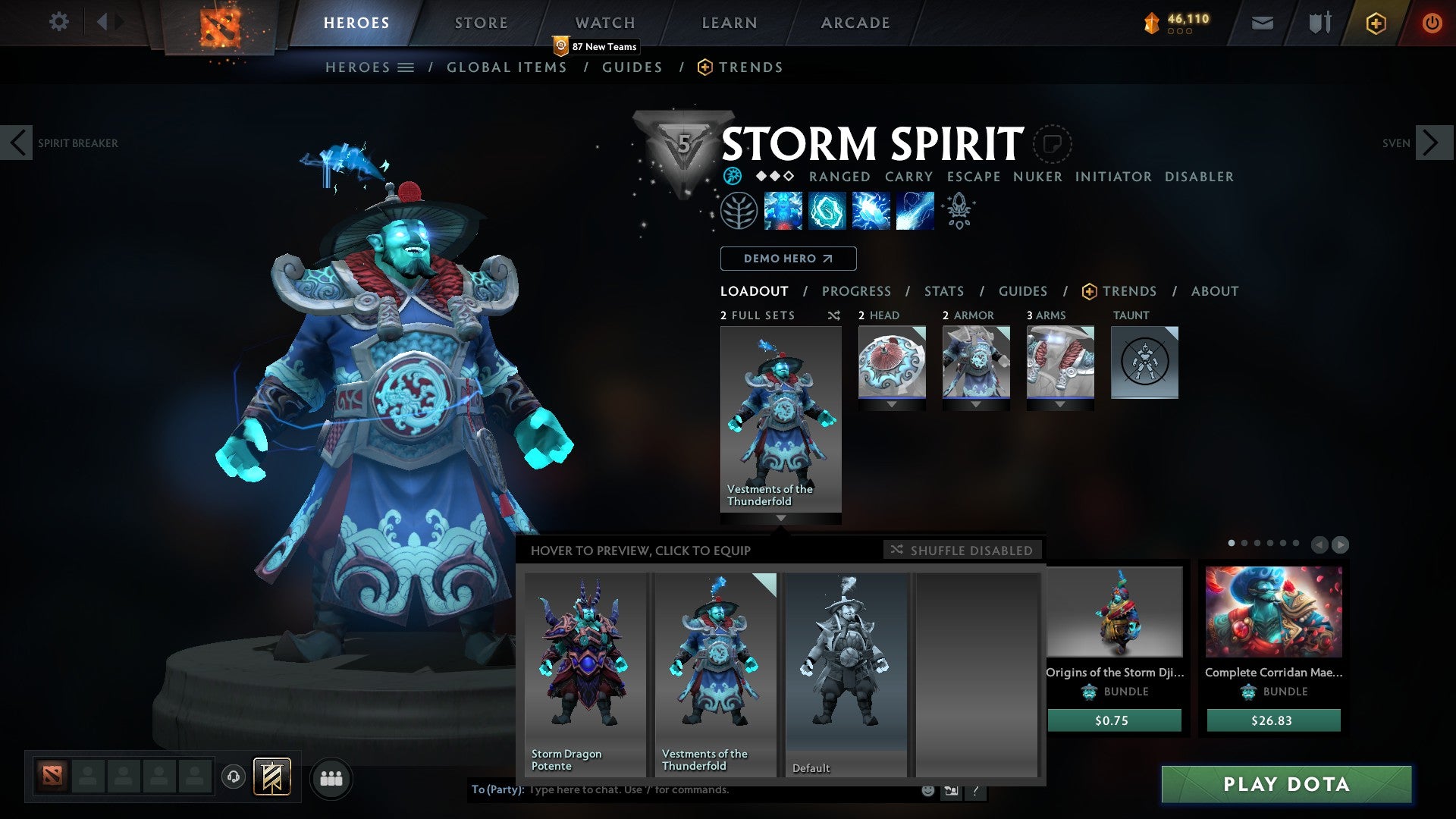Open the Static Remnant ability icon
1456x819 pixels.
(782, 212)
